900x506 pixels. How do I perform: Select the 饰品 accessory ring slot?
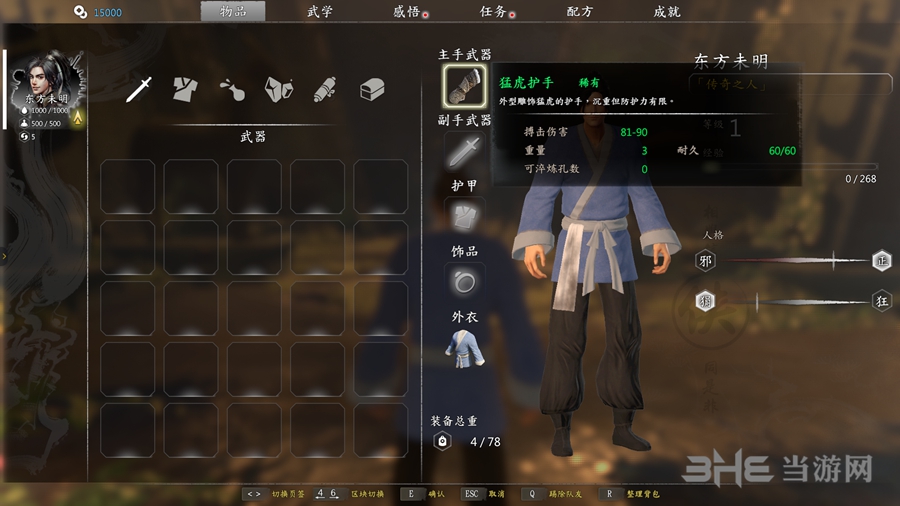click(464, 281)
